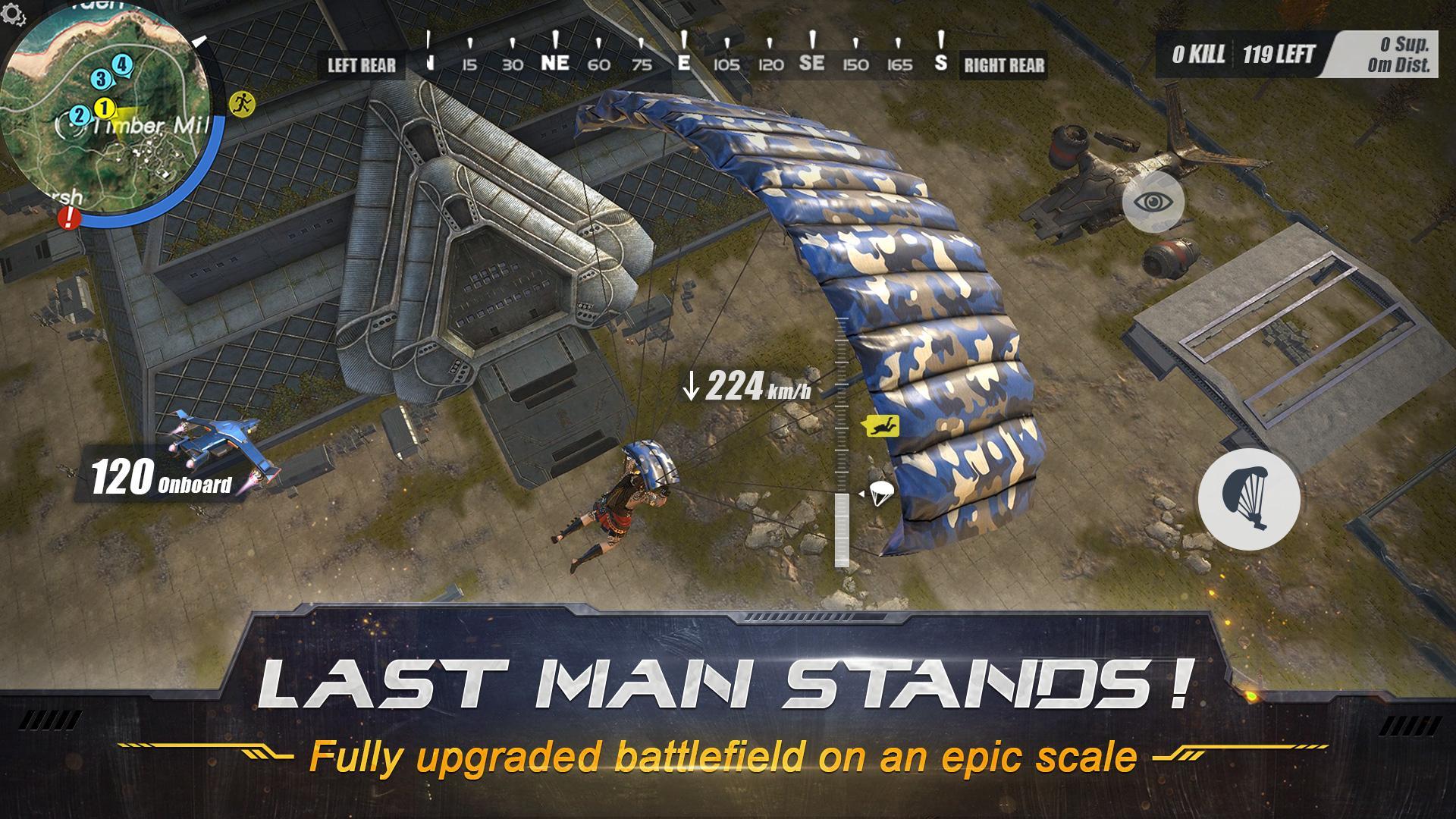Toggle teammate marker 4 on the minimap
The width and height of the screenshot is (1456, 819).
(x=121, y=65)
